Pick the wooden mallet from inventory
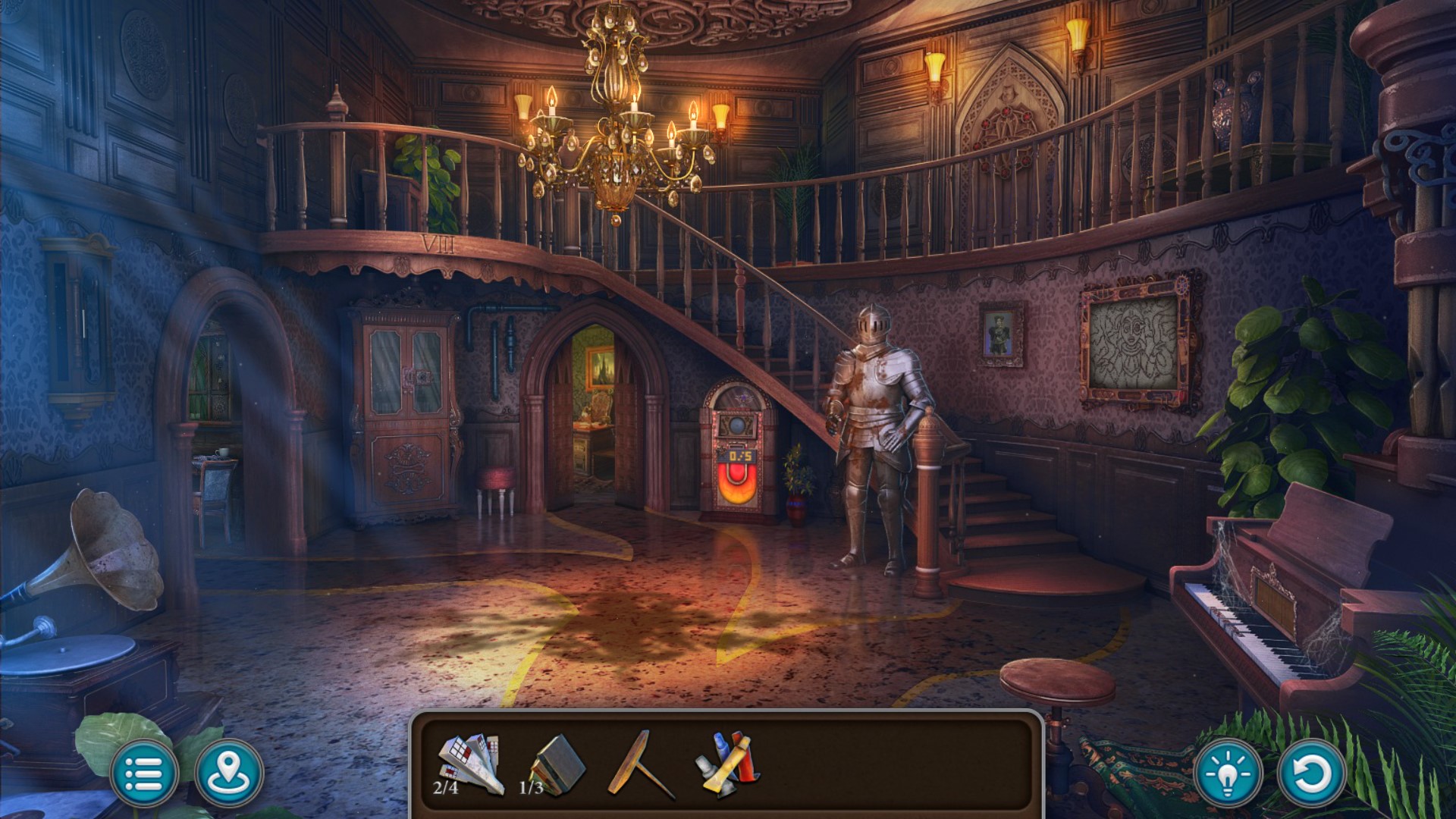 640,764
